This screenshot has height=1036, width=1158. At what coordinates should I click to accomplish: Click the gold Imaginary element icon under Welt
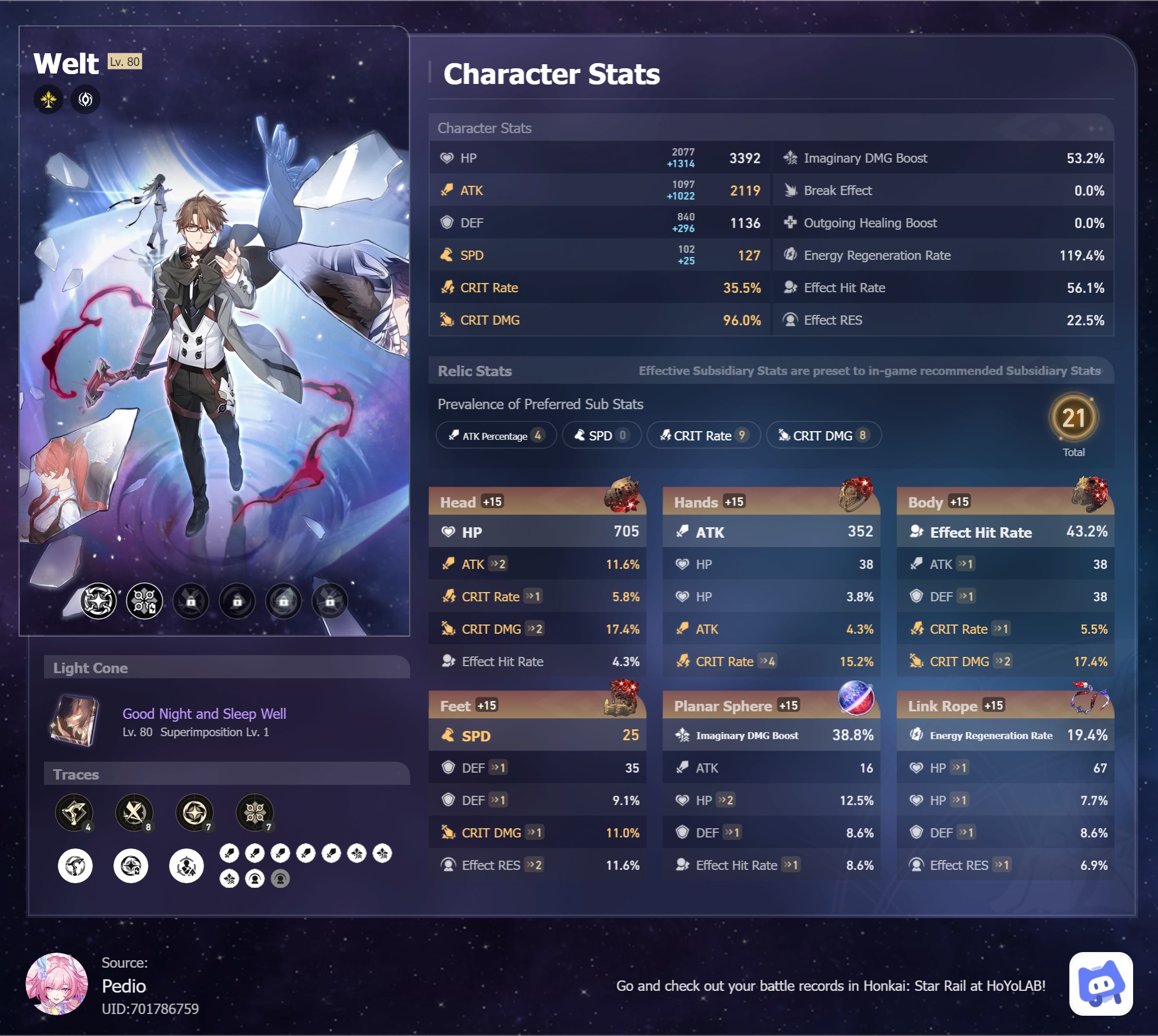[49, 100]
